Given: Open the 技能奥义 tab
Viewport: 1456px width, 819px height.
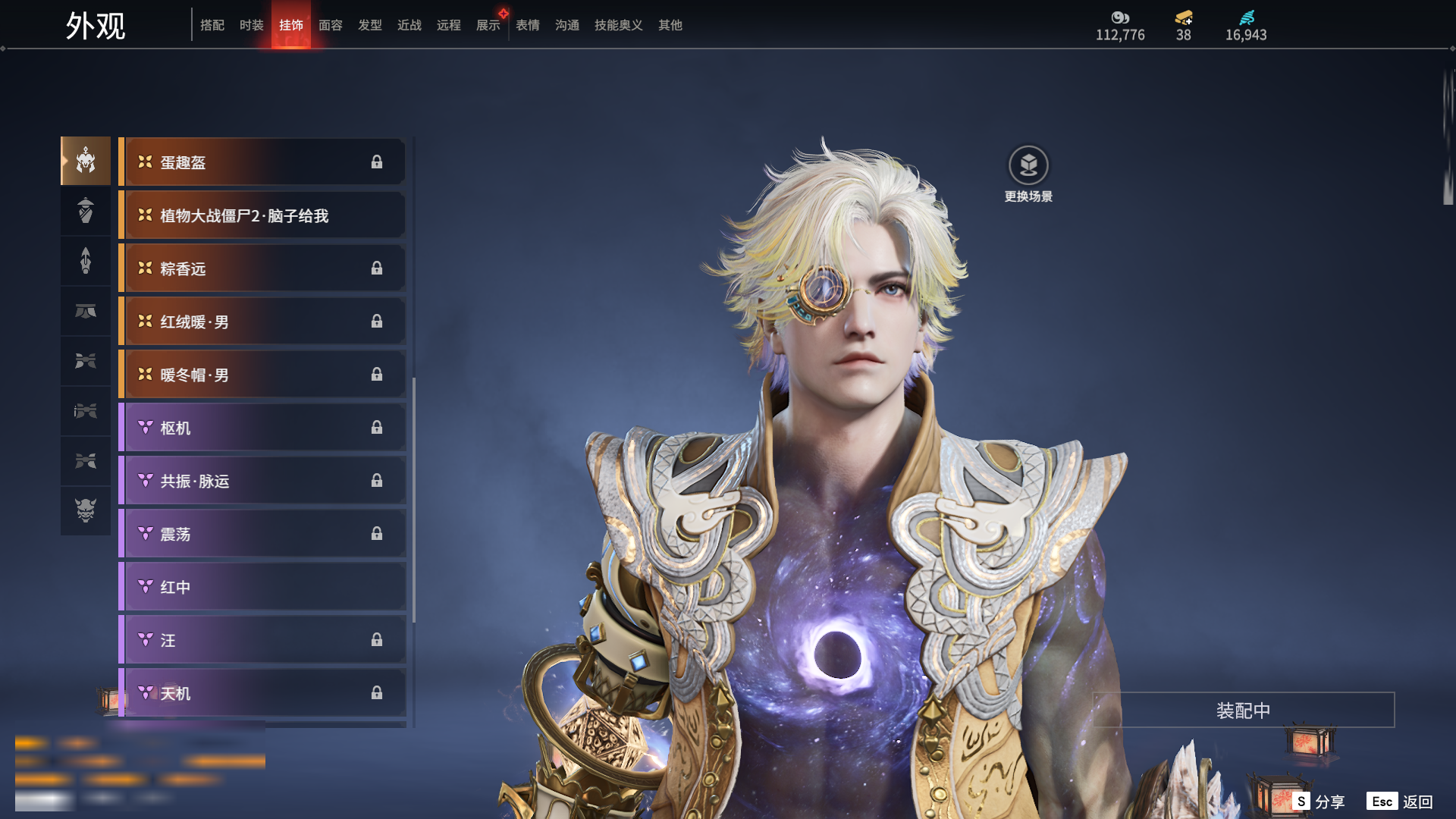Looking at the screenshot, I should [618, 25].
